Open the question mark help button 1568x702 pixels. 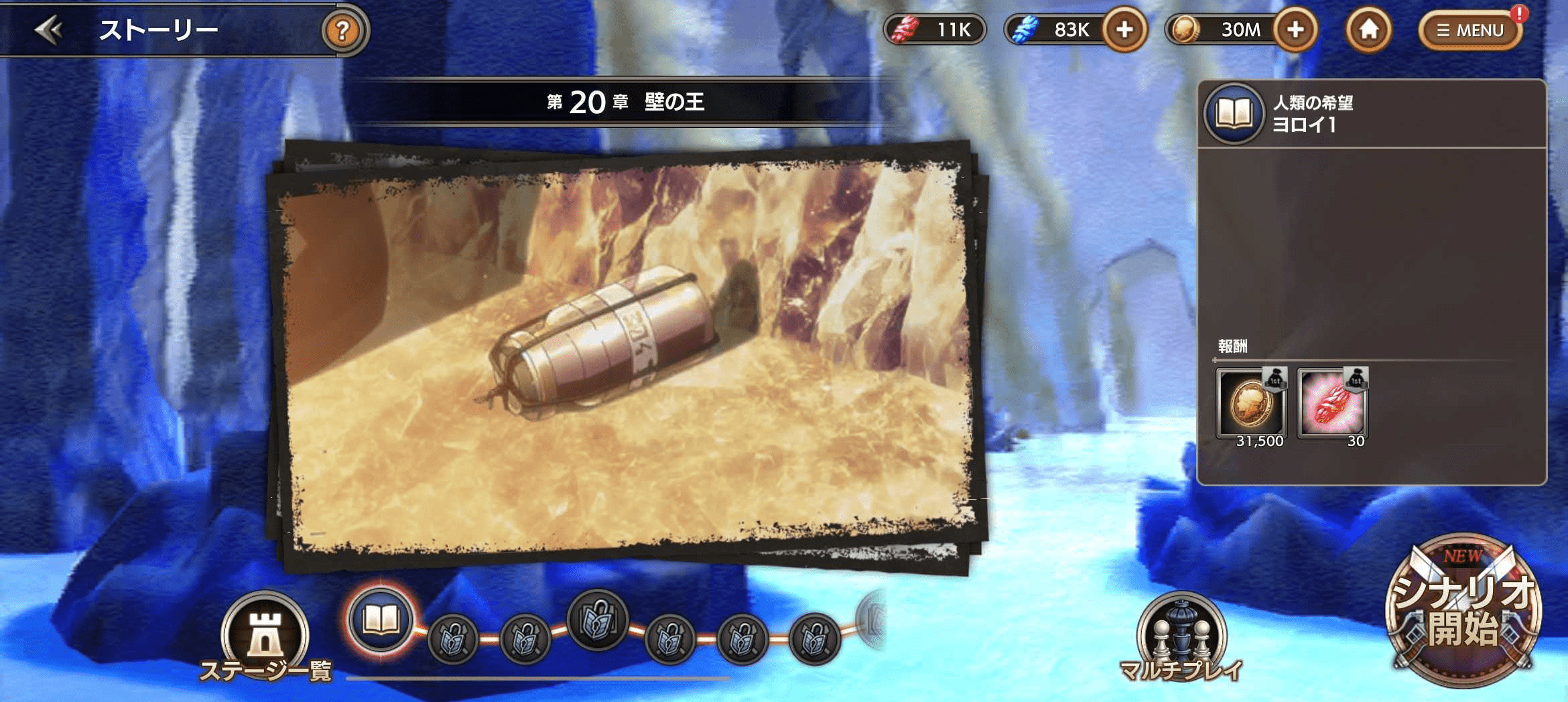(x=342, y=30)
